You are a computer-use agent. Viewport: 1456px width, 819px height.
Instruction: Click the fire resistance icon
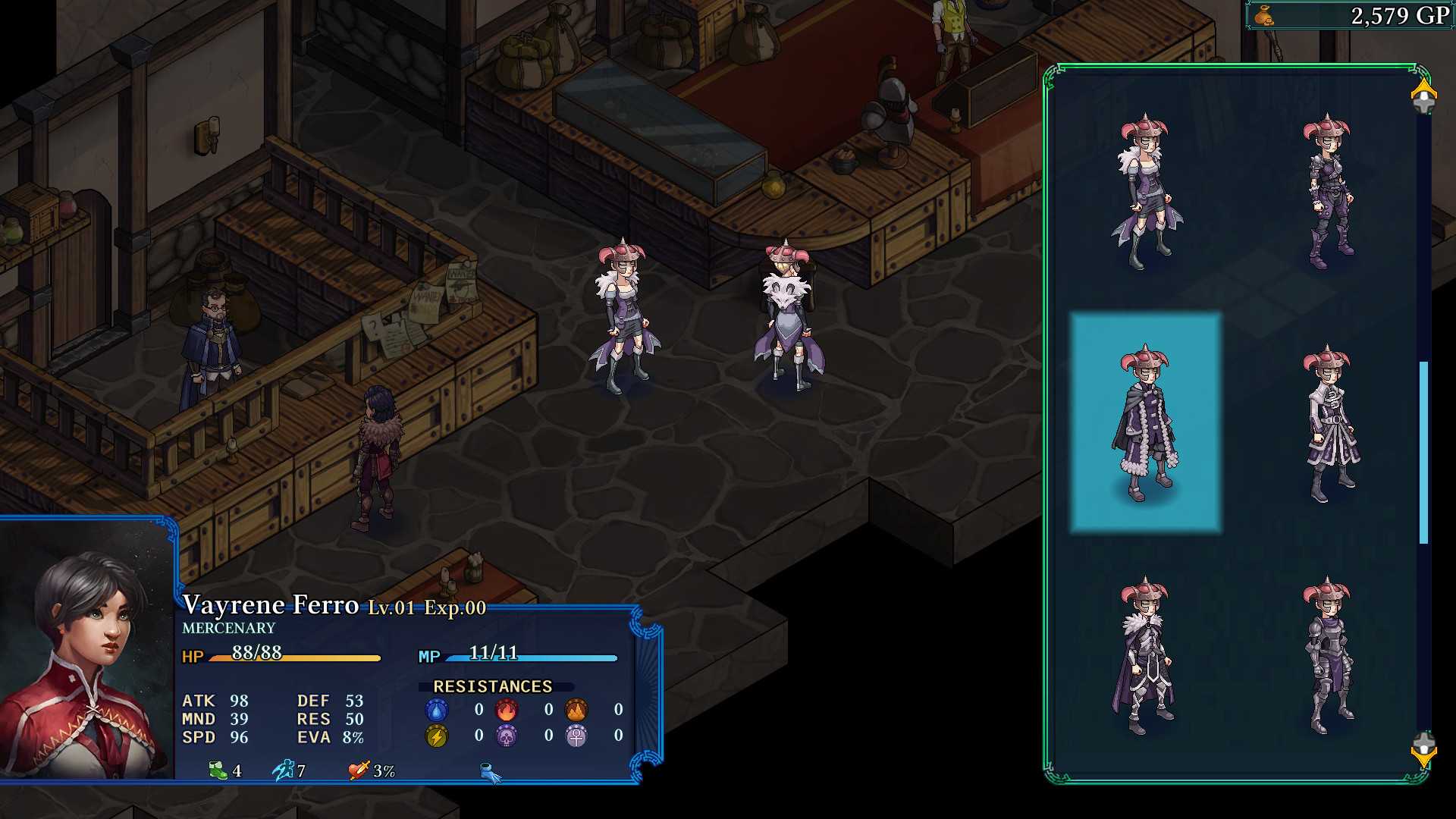[x=506, y=709]
